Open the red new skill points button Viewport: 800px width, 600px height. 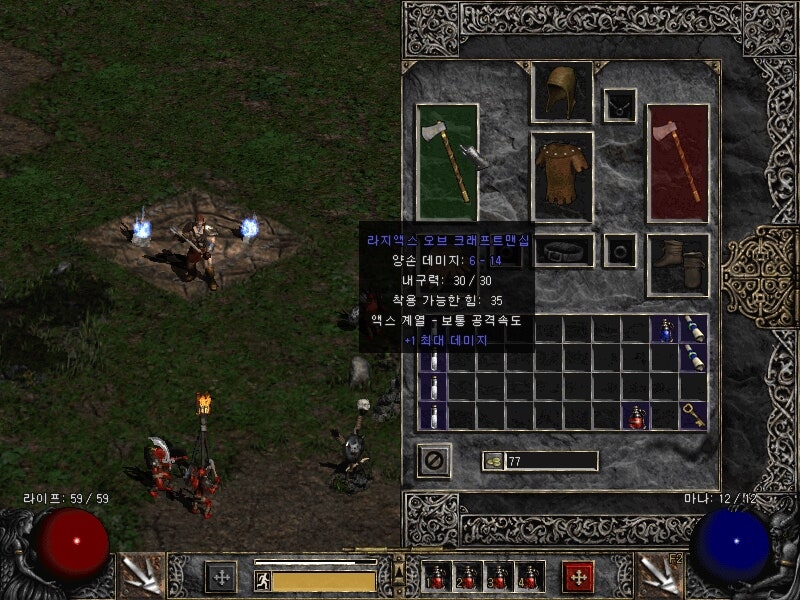(x=578, y=576)
